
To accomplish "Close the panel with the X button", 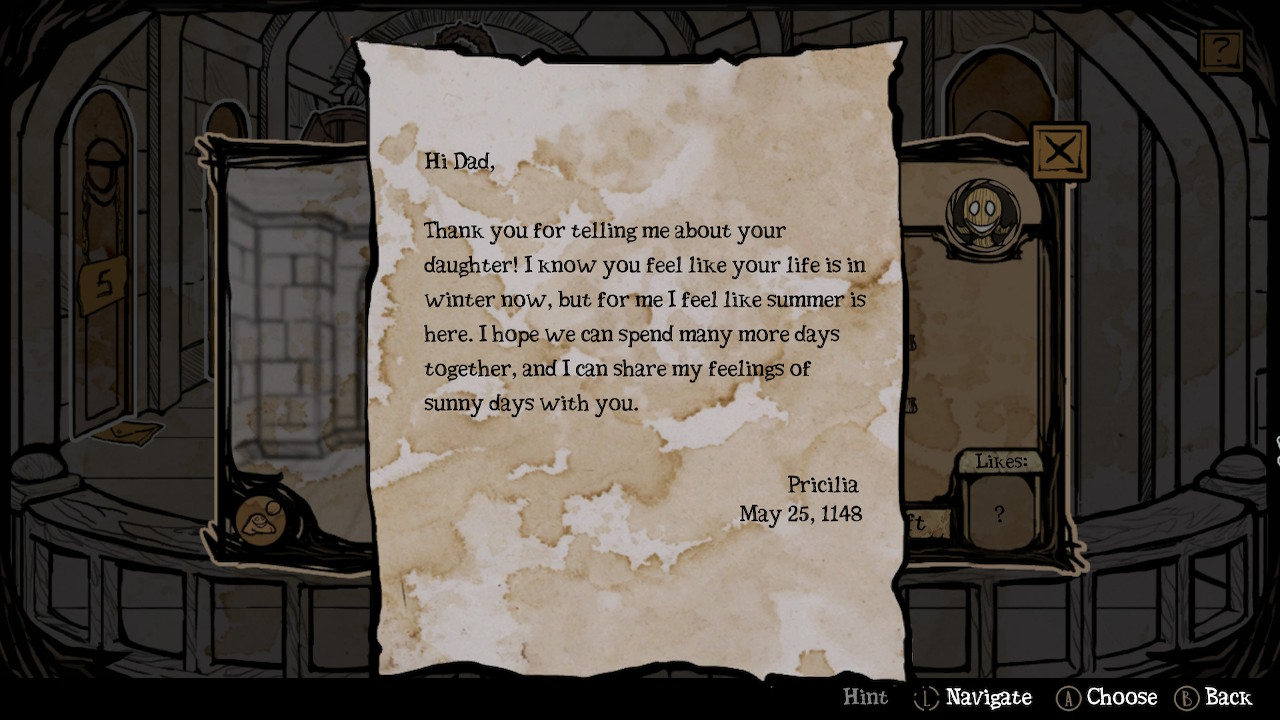I will coord(1059,152).
